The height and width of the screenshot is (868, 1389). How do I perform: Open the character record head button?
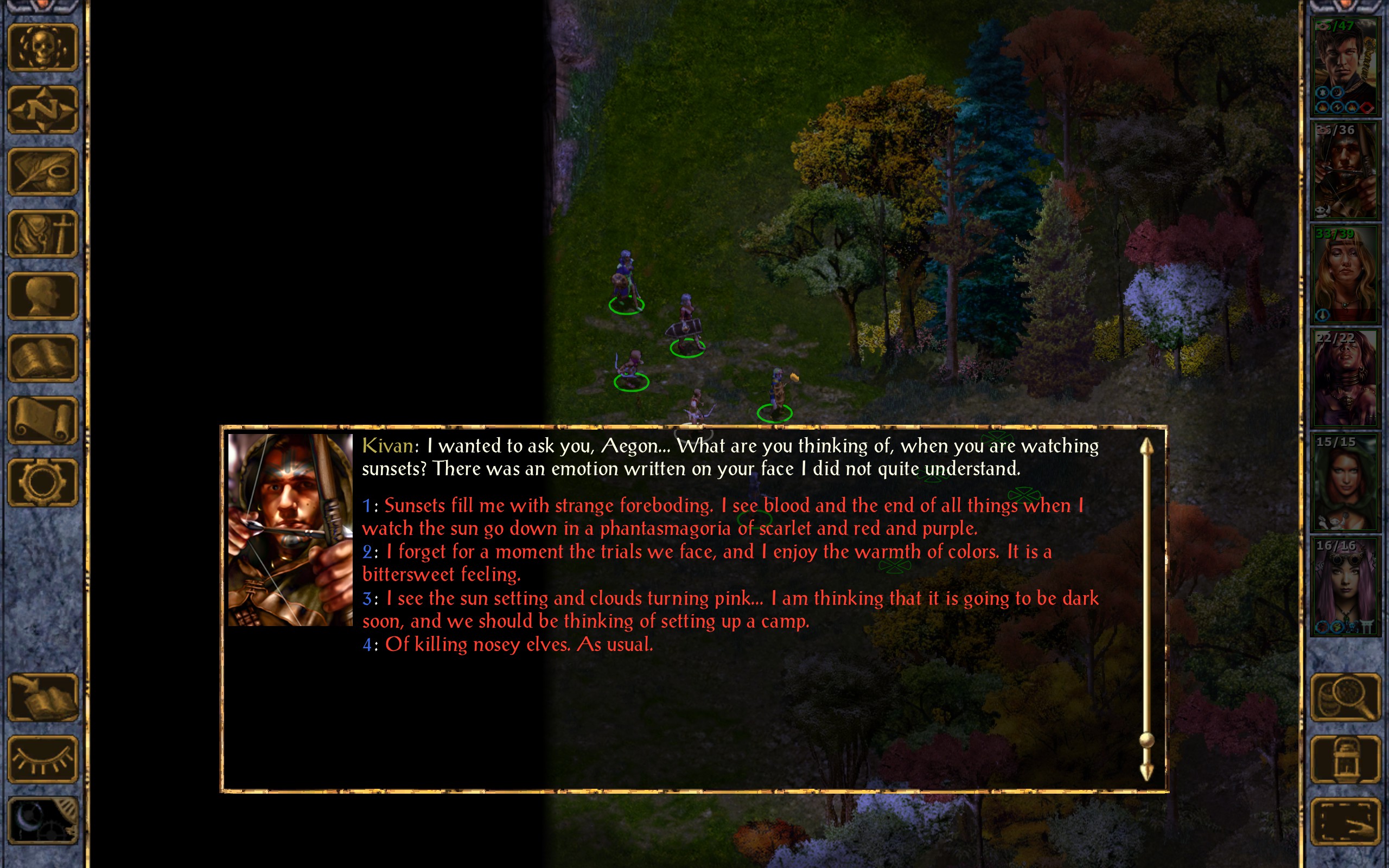coord(42,296)
